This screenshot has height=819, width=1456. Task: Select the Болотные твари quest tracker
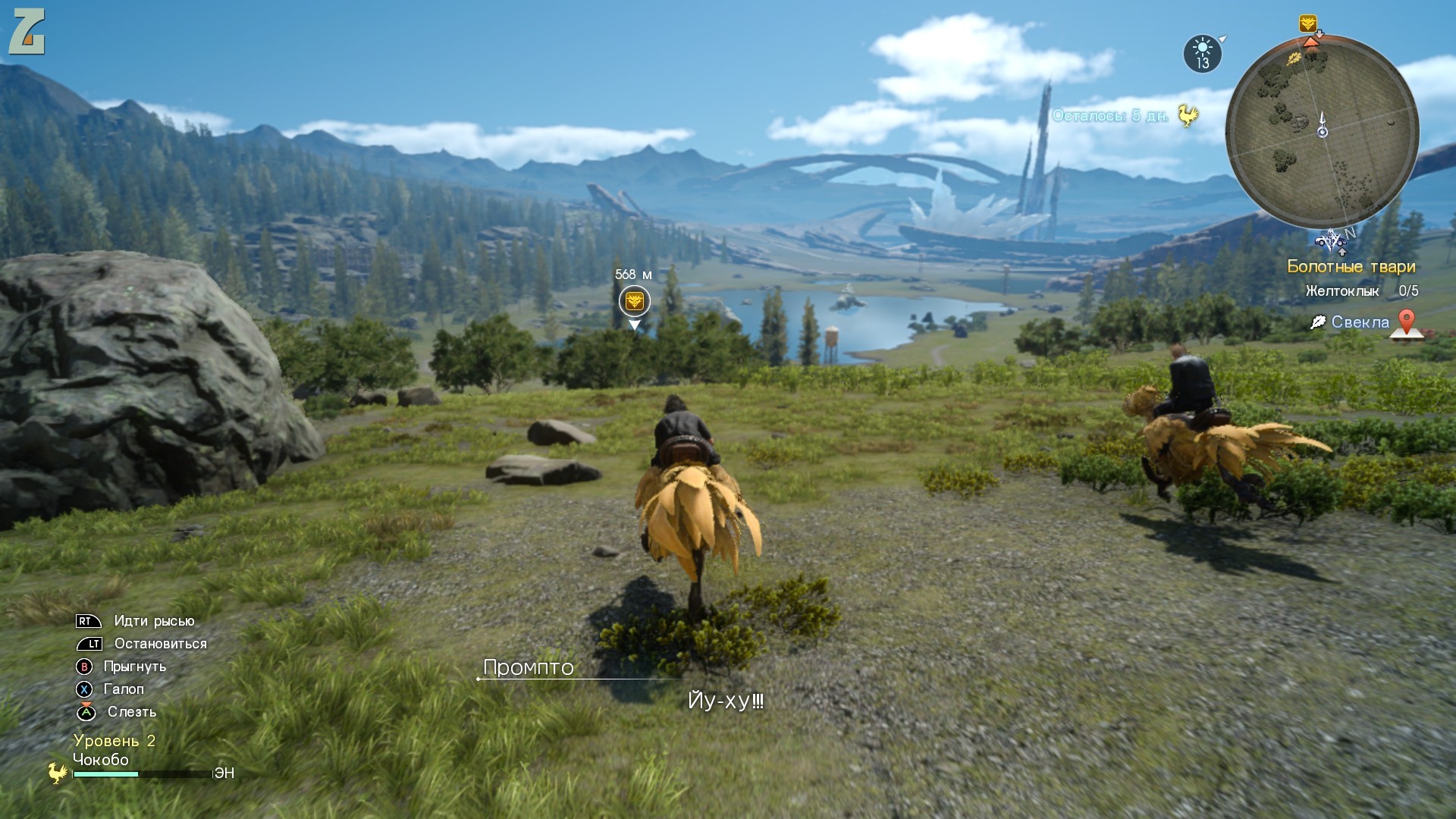(1351, 266)
